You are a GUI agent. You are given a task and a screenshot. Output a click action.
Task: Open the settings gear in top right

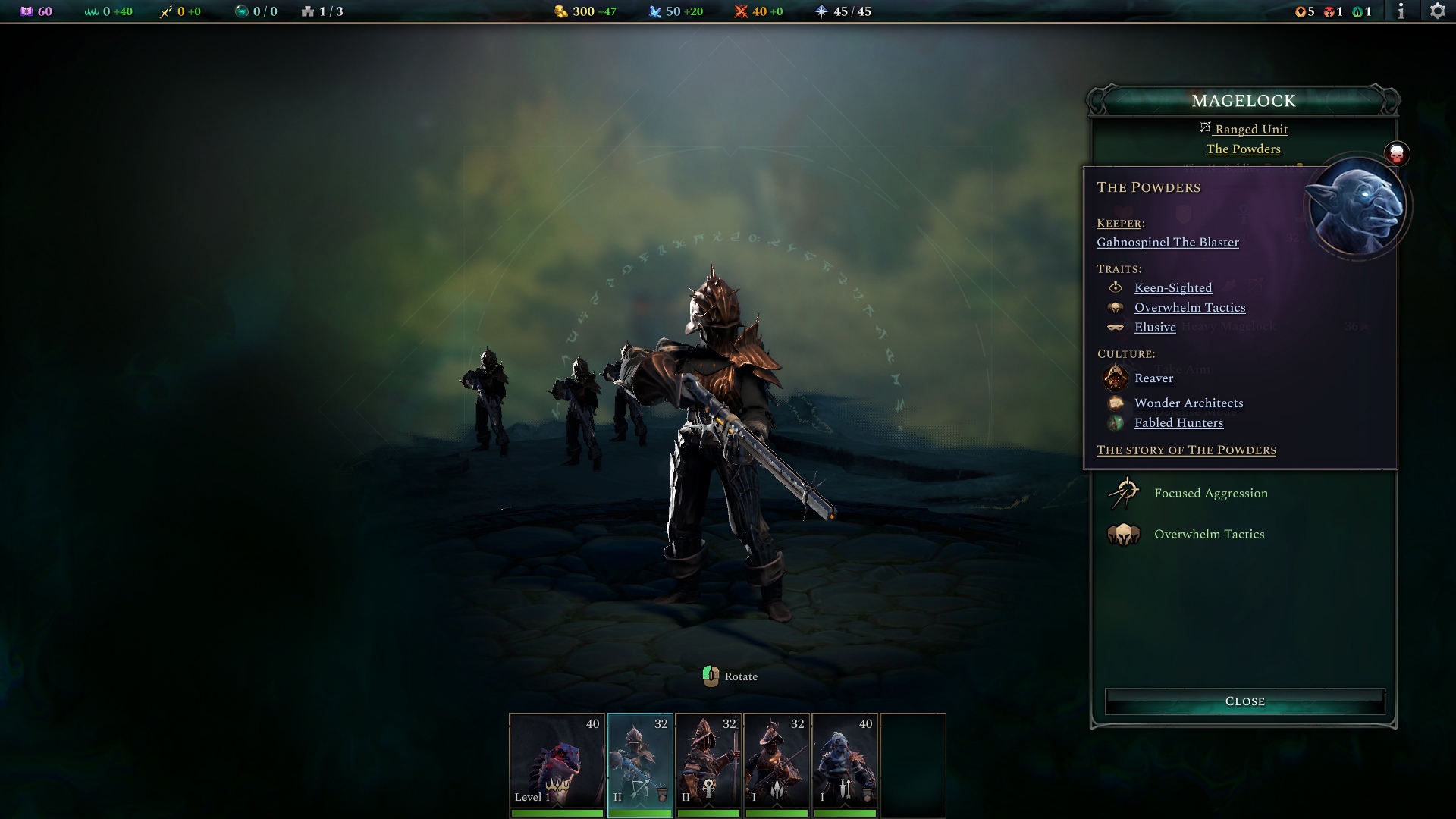(x=1439, y=11)
